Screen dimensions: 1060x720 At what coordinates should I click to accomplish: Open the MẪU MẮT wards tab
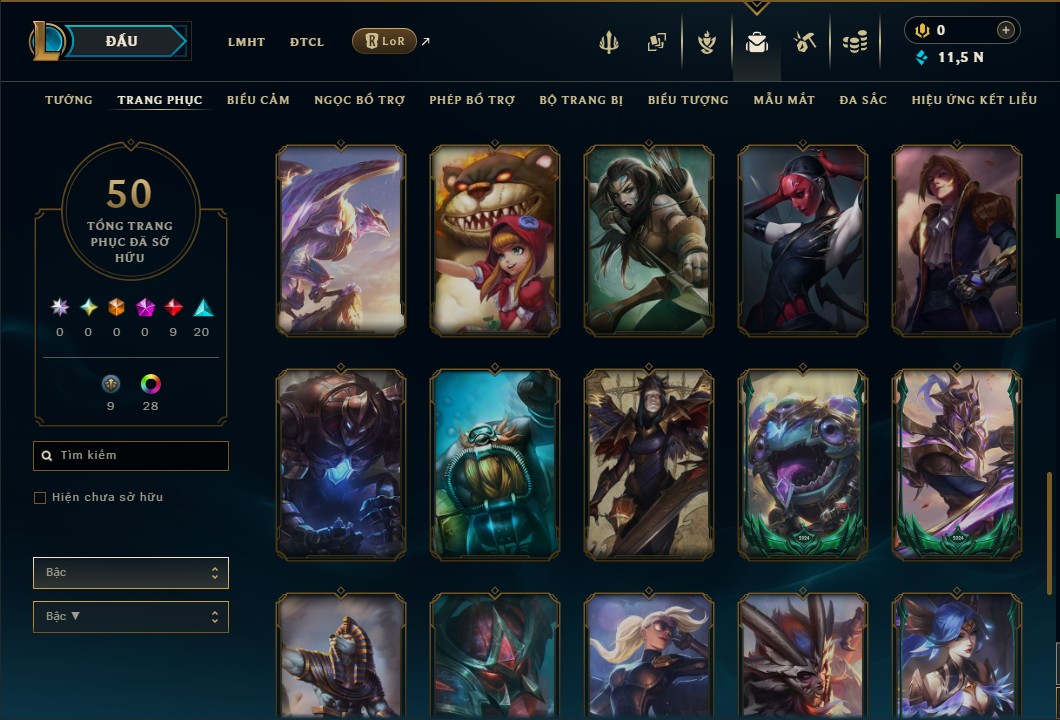[x=784, y=100]
